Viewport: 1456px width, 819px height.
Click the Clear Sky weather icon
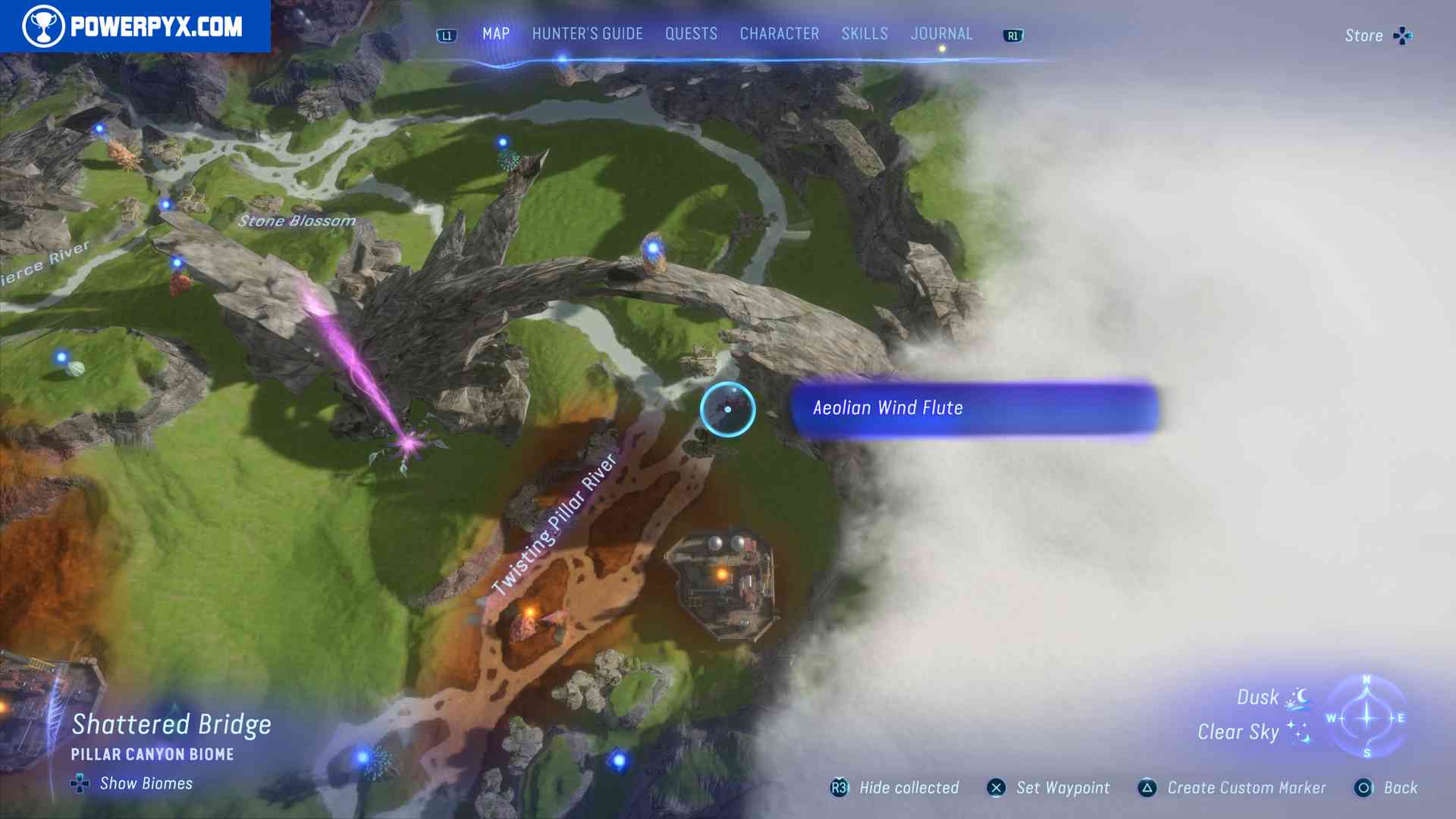coord(1298,732)
